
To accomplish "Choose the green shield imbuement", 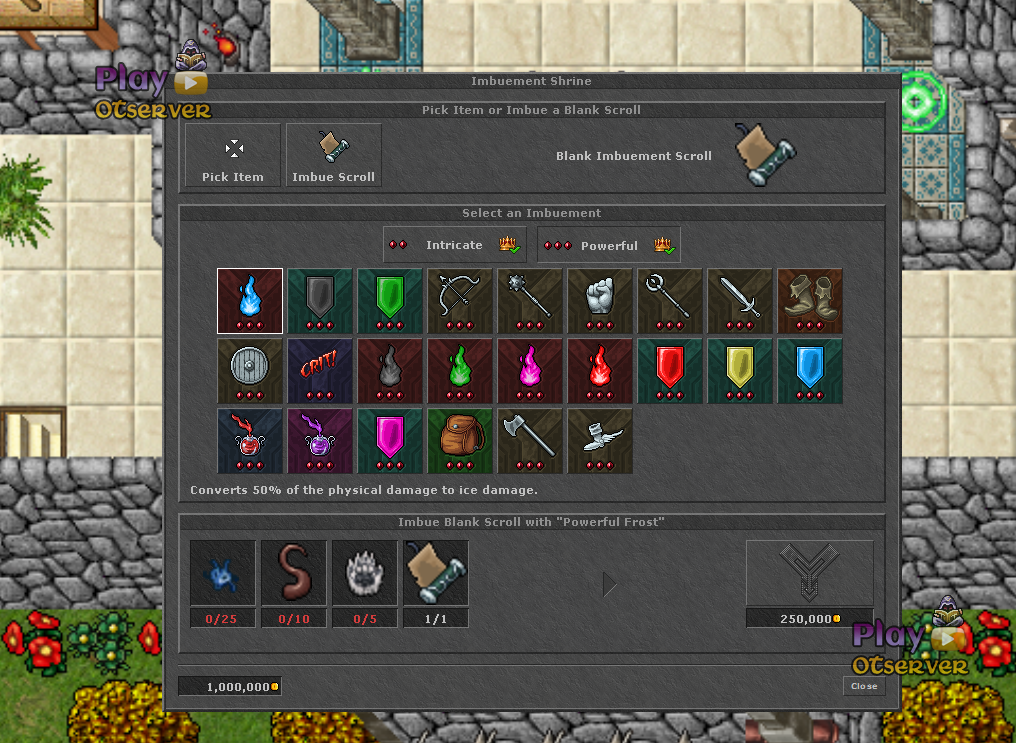I will click(x=390, y=300).
